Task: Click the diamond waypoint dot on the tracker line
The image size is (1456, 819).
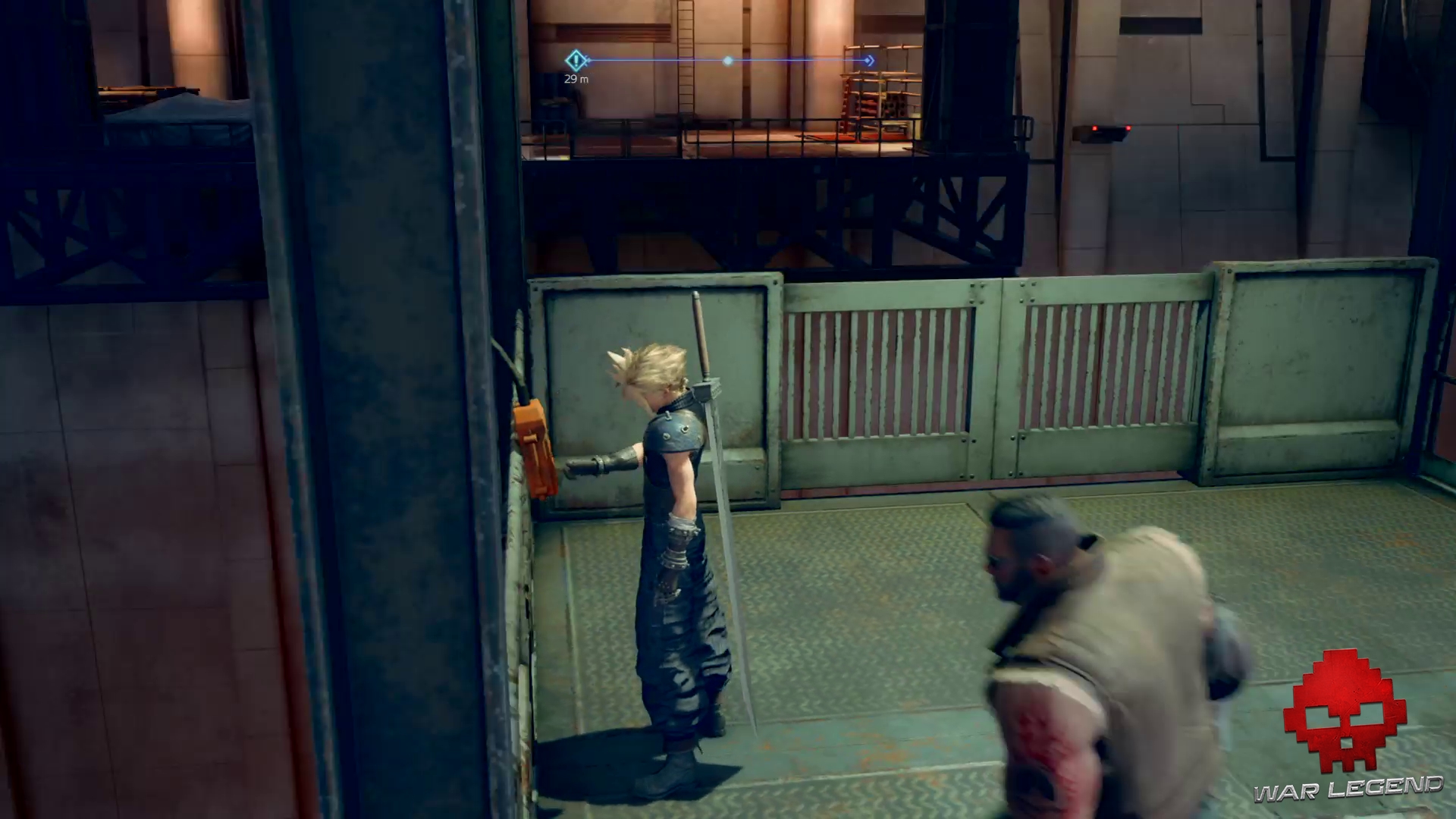Action: (727, 61)
